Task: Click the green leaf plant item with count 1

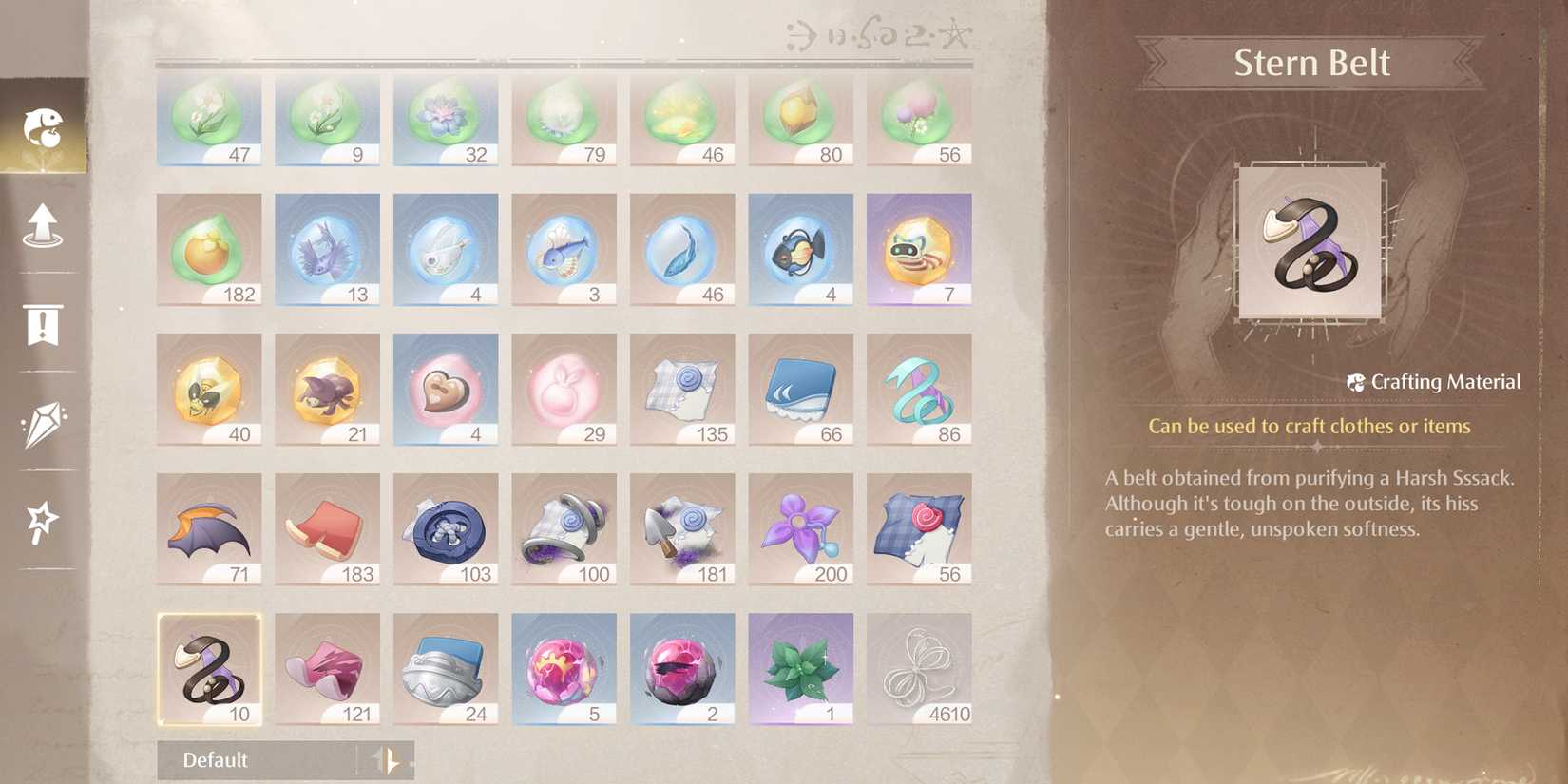Action: 800,666
